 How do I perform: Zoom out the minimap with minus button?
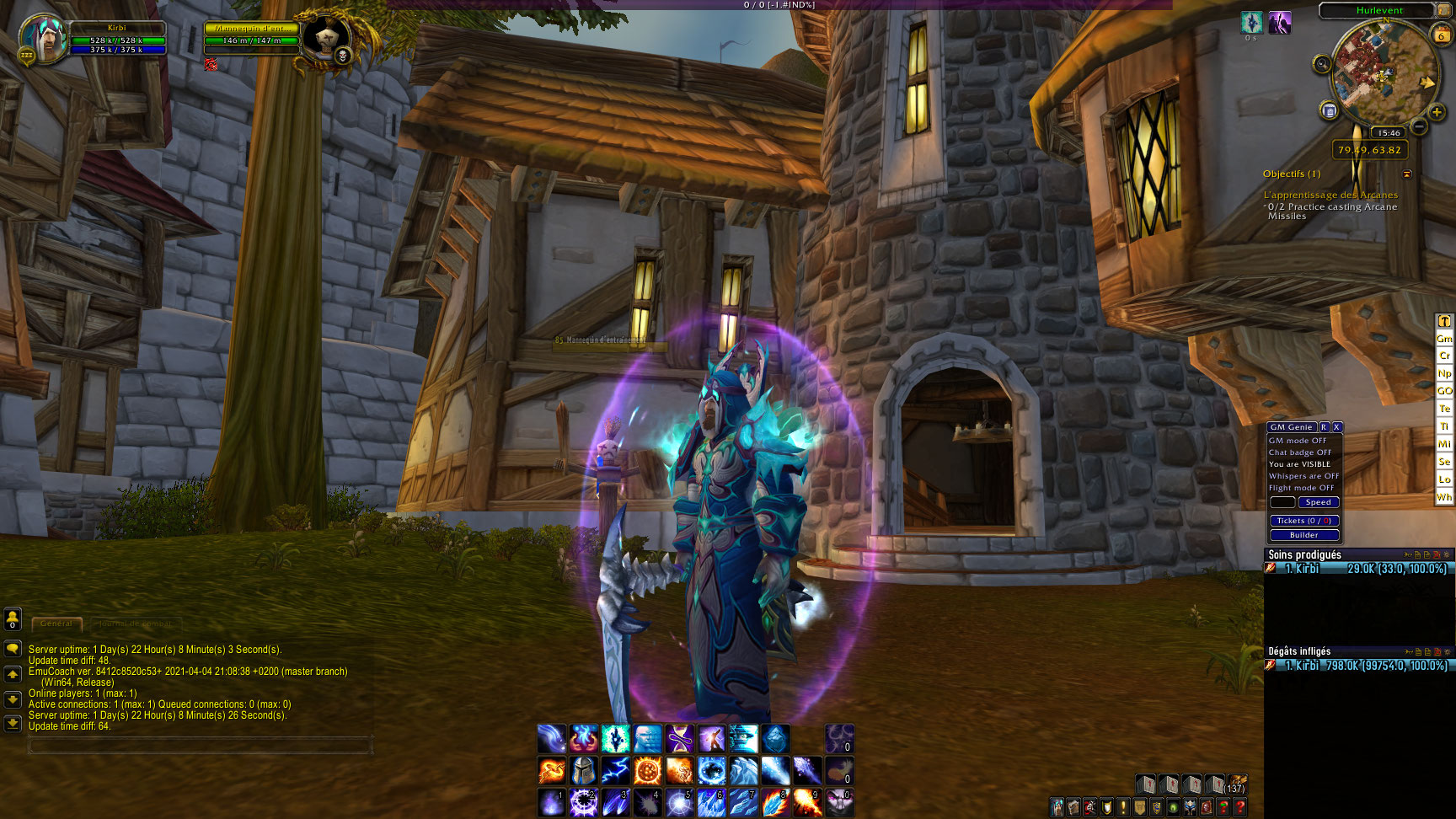point(1419,126)
